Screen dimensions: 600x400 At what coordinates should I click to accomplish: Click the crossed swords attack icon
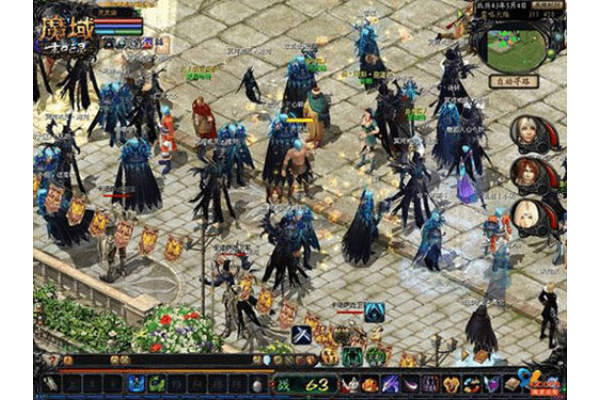(301, 336)
